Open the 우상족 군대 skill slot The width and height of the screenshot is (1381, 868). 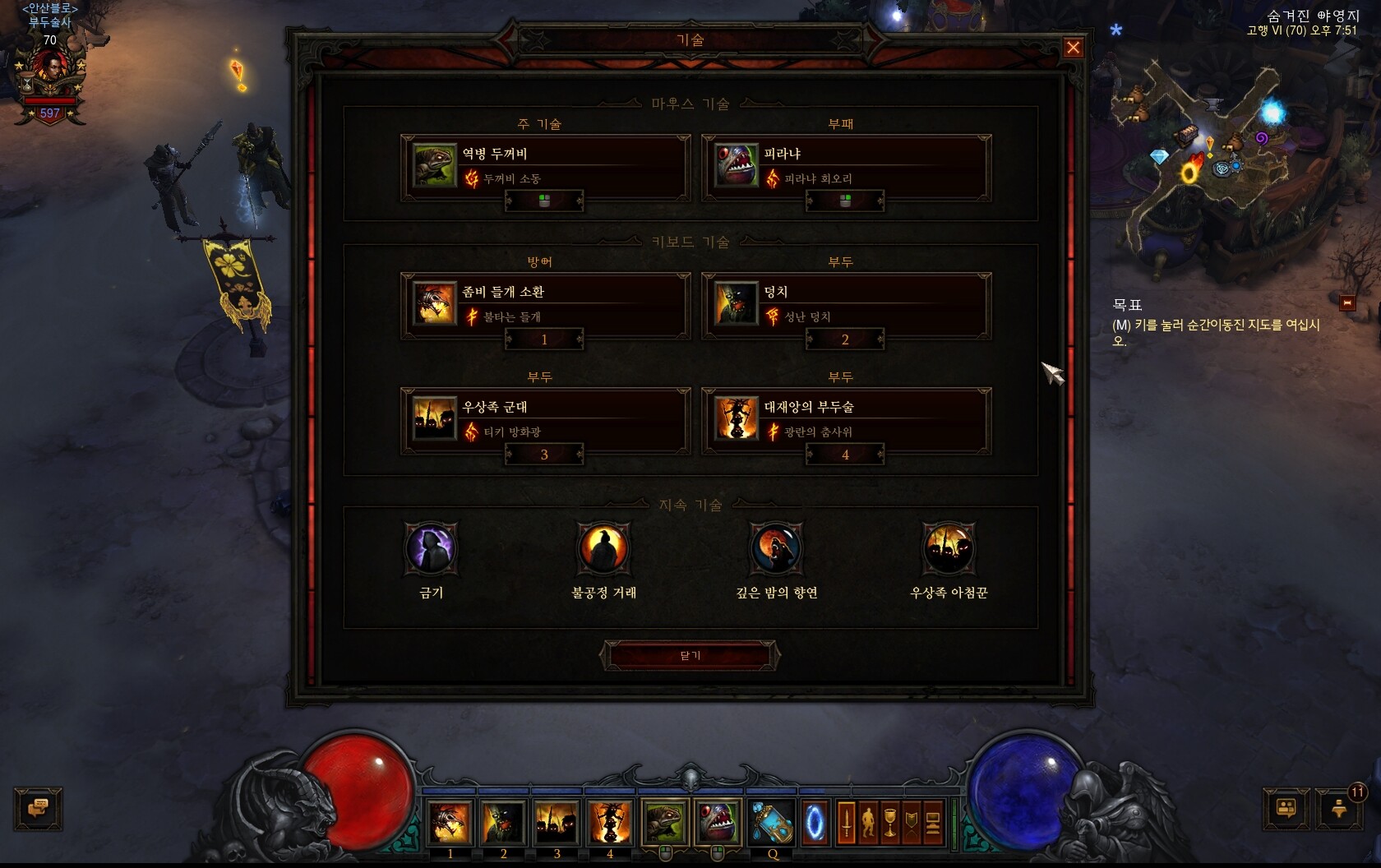[x=544, y=420]
